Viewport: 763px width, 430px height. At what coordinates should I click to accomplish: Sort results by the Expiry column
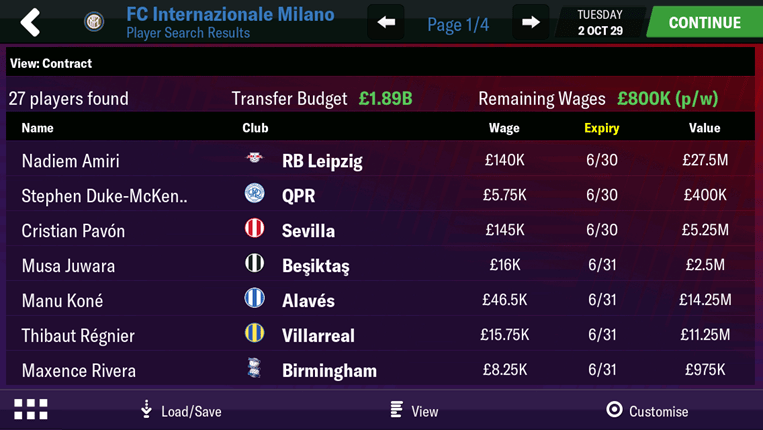coord(601,128)
